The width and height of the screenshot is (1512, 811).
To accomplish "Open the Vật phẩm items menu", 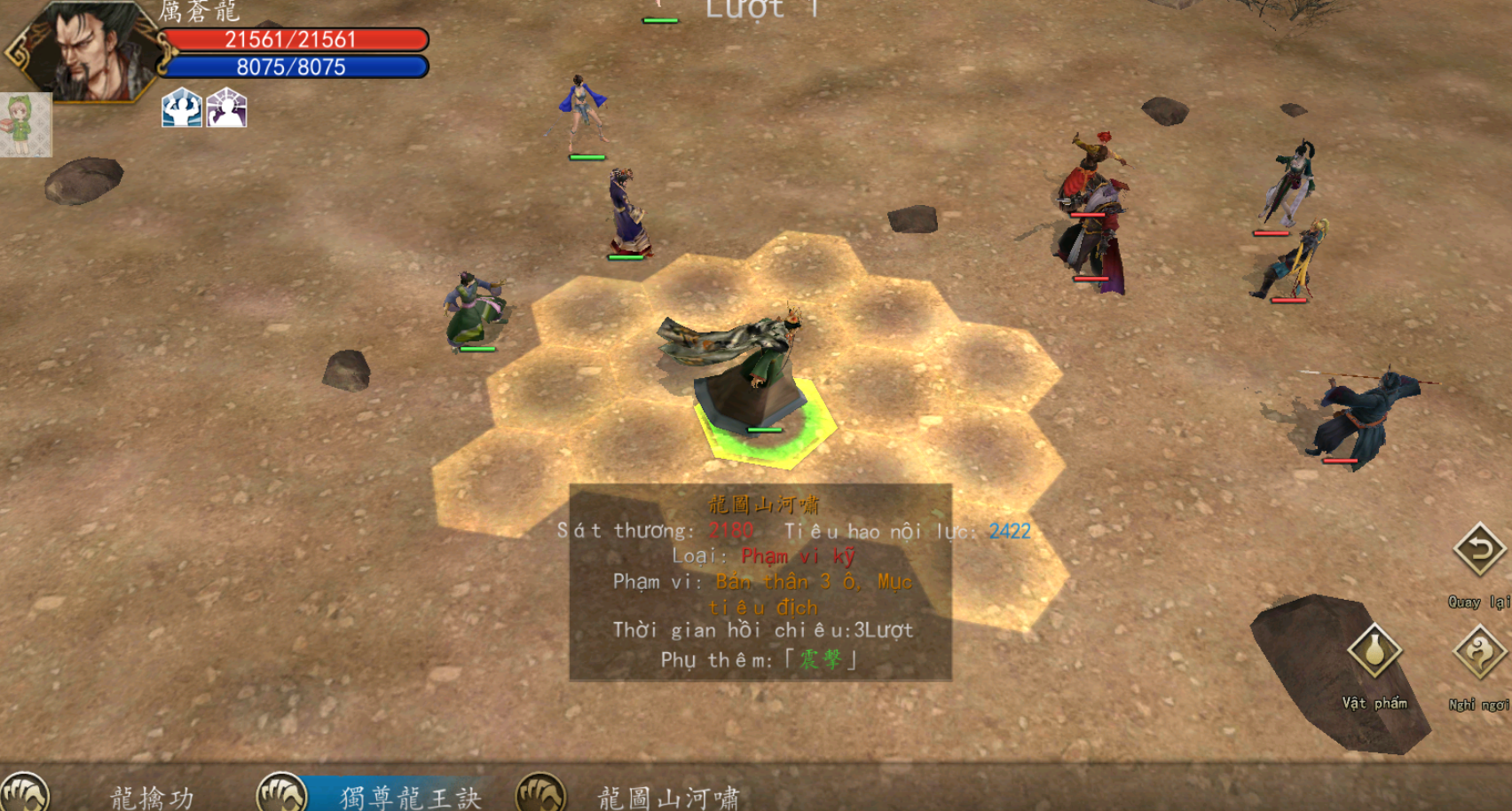I will click(x=1374, y=652).
